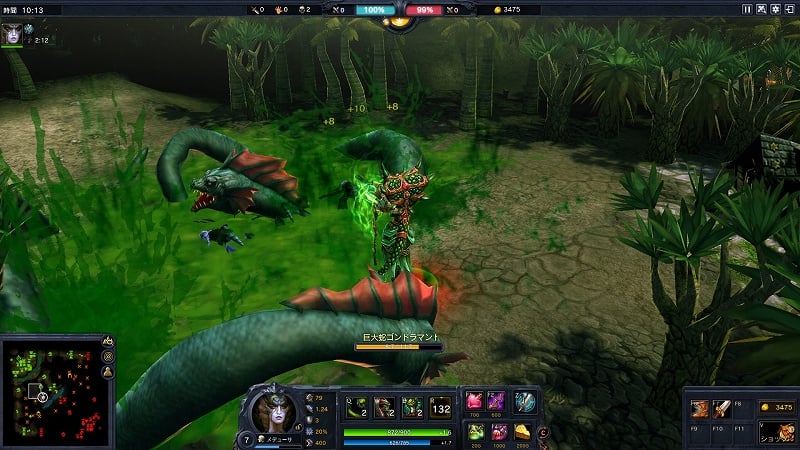The height and width of the screenshot is (450, 800).
Task: Buy the red potion item costing 1000
Action: pos(496,432)
